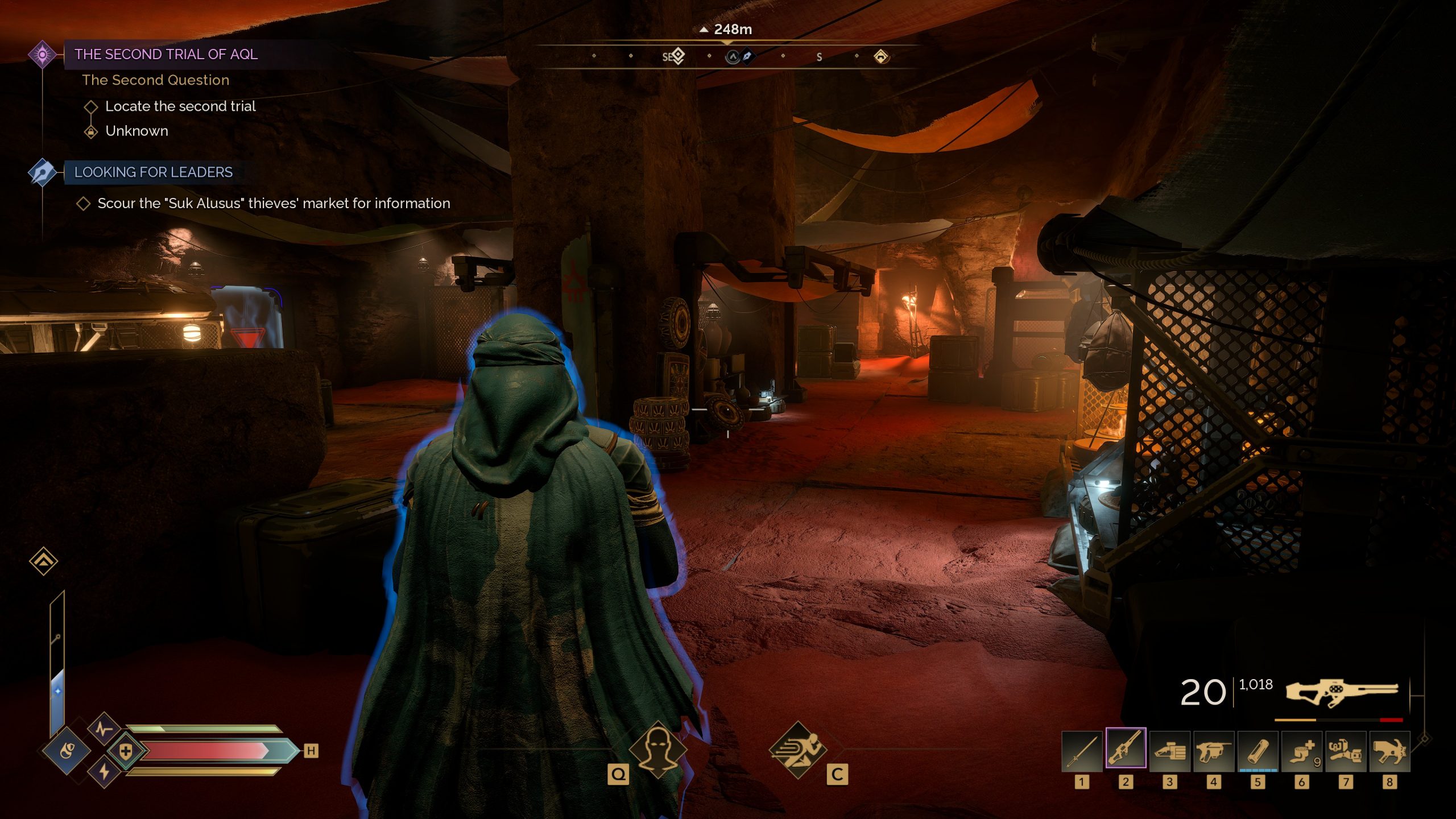This screenshot has width=1456, height=819.
Task: Click the water droplet hydration icon
Action: click(x=67, y=751)
